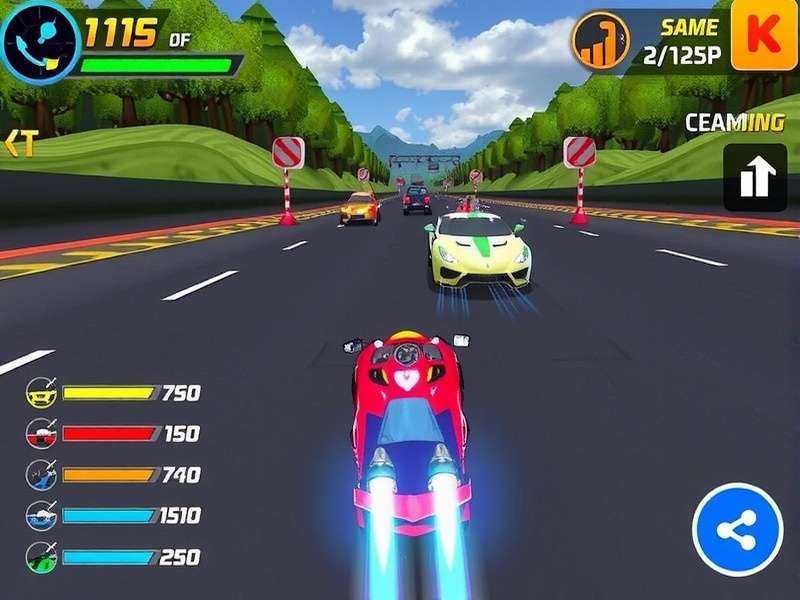Select the red car icon

point(41,433)
